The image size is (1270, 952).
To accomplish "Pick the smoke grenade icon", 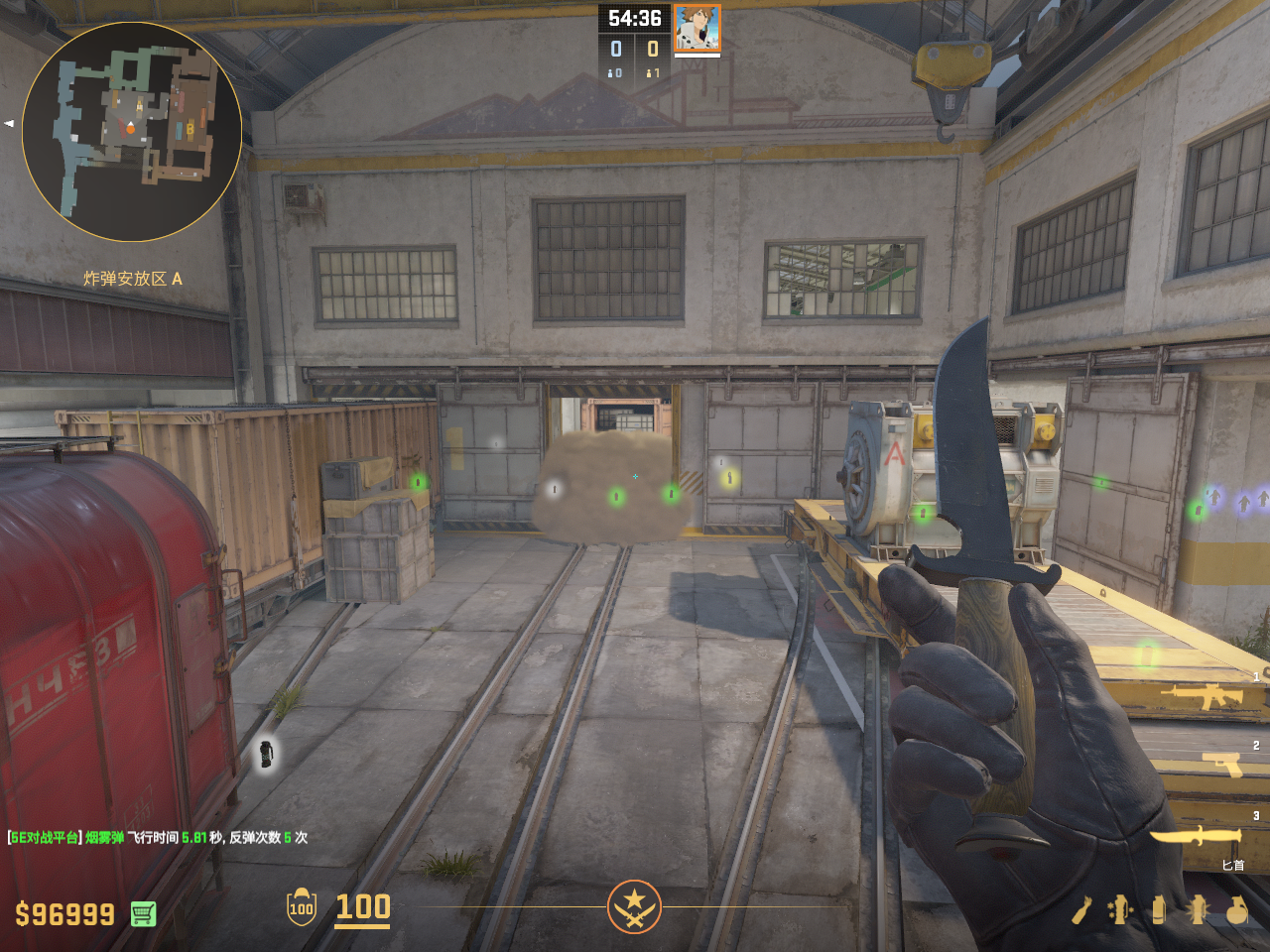I will (1159, 909).
